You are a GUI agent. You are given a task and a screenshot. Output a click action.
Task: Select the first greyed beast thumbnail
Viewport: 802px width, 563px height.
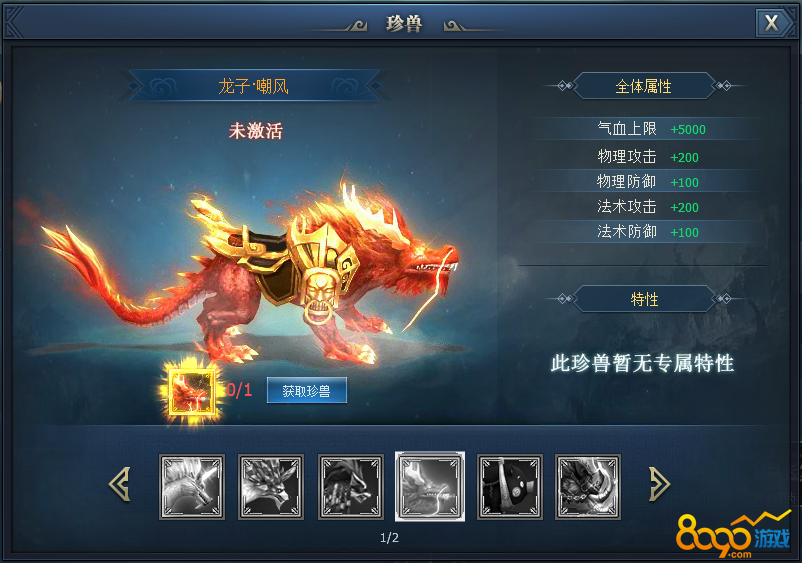(x=192, y=487)
